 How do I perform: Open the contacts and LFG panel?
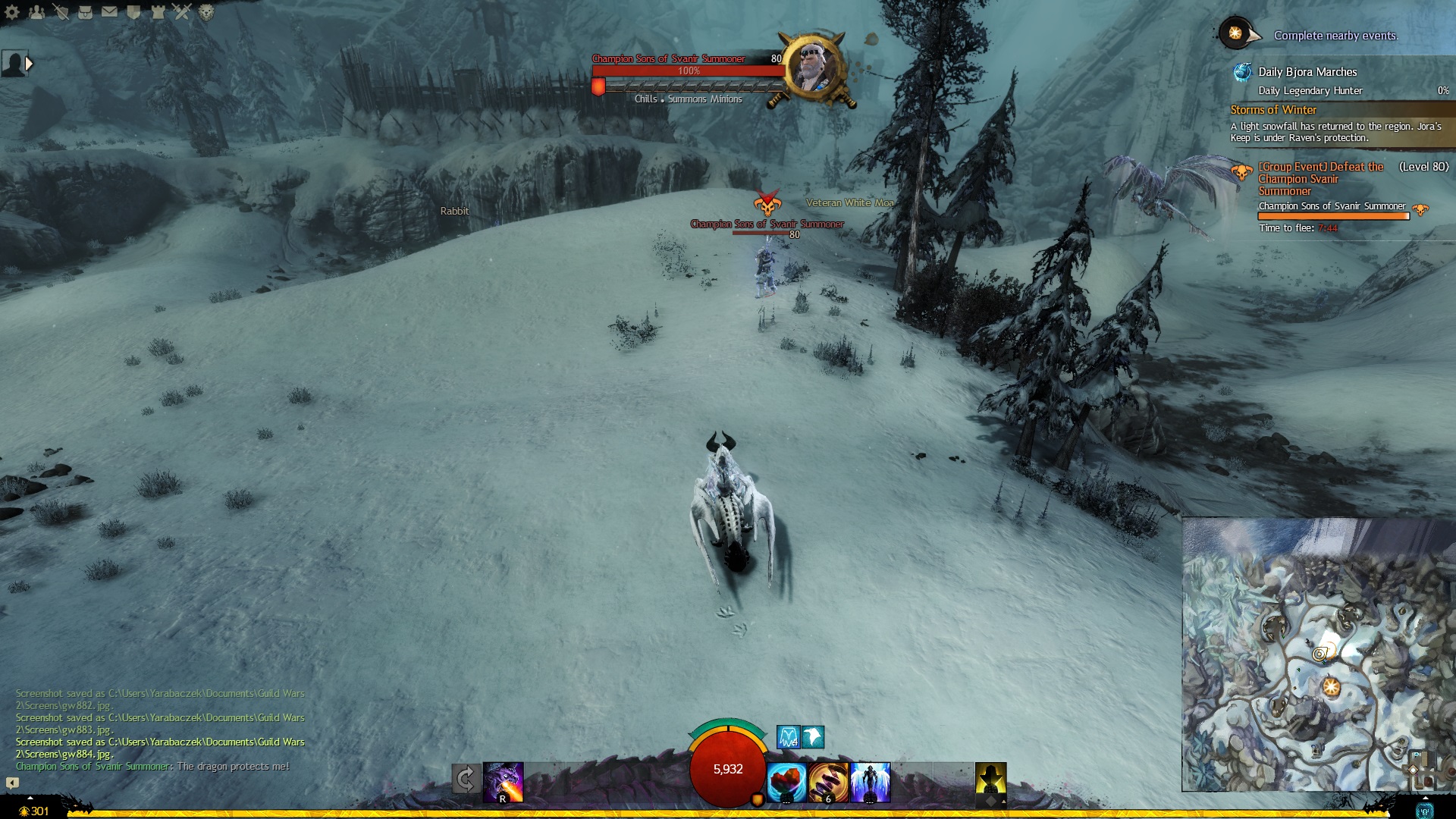point(36,11)
